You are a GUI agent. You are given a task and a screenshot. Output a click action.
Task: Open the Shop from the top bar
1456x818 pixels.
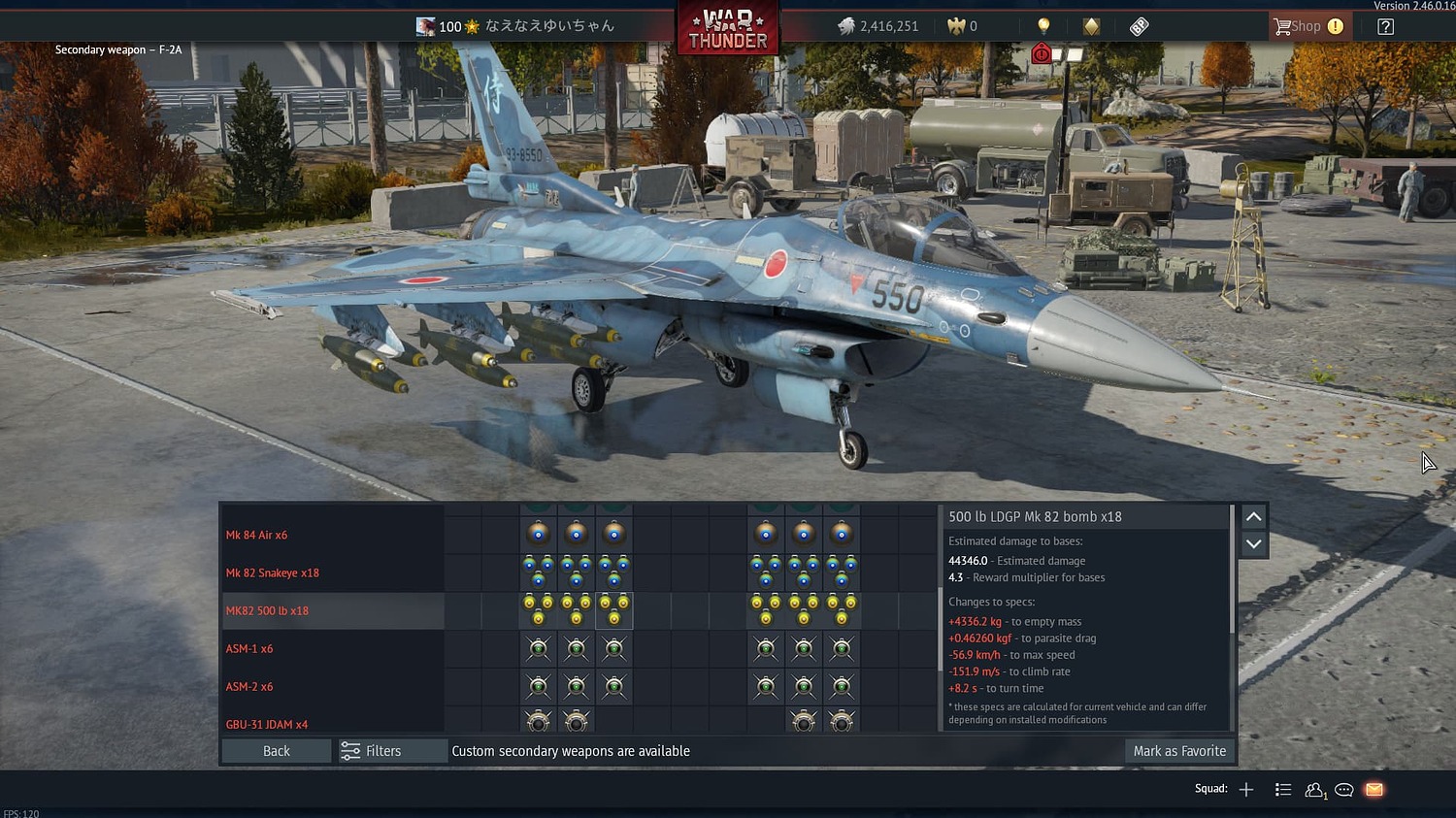[1307, 25]
